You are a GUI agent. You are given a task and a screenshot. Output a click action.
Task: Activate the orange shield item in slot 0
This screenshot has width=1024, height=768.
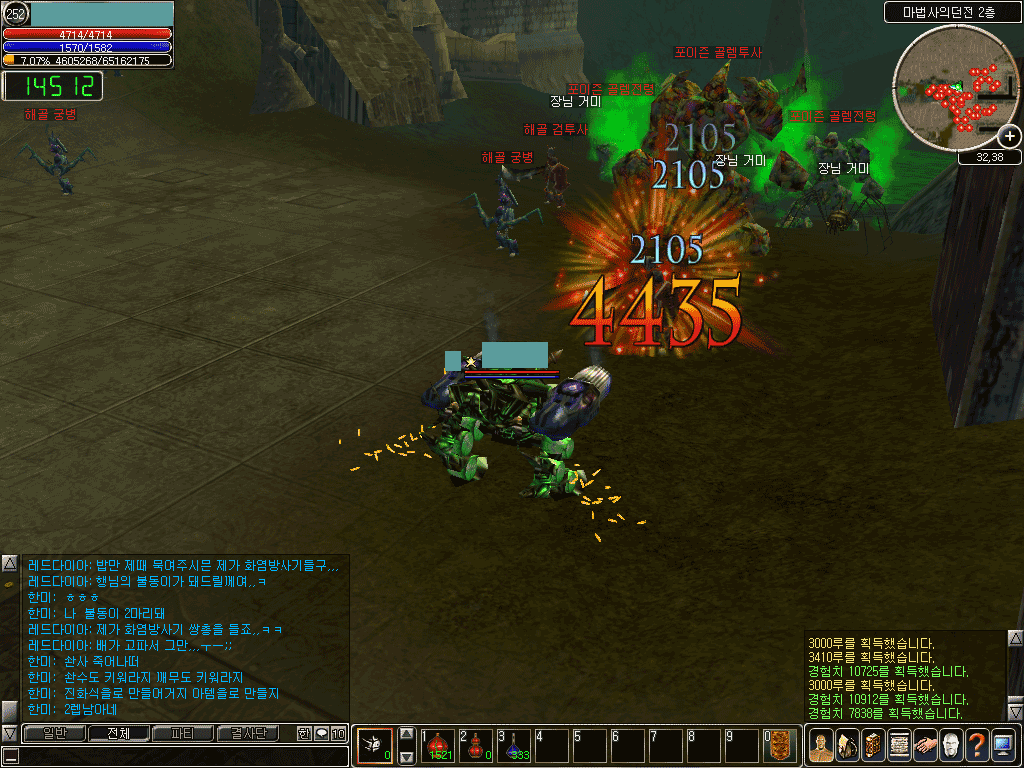[x=781, y=745]
